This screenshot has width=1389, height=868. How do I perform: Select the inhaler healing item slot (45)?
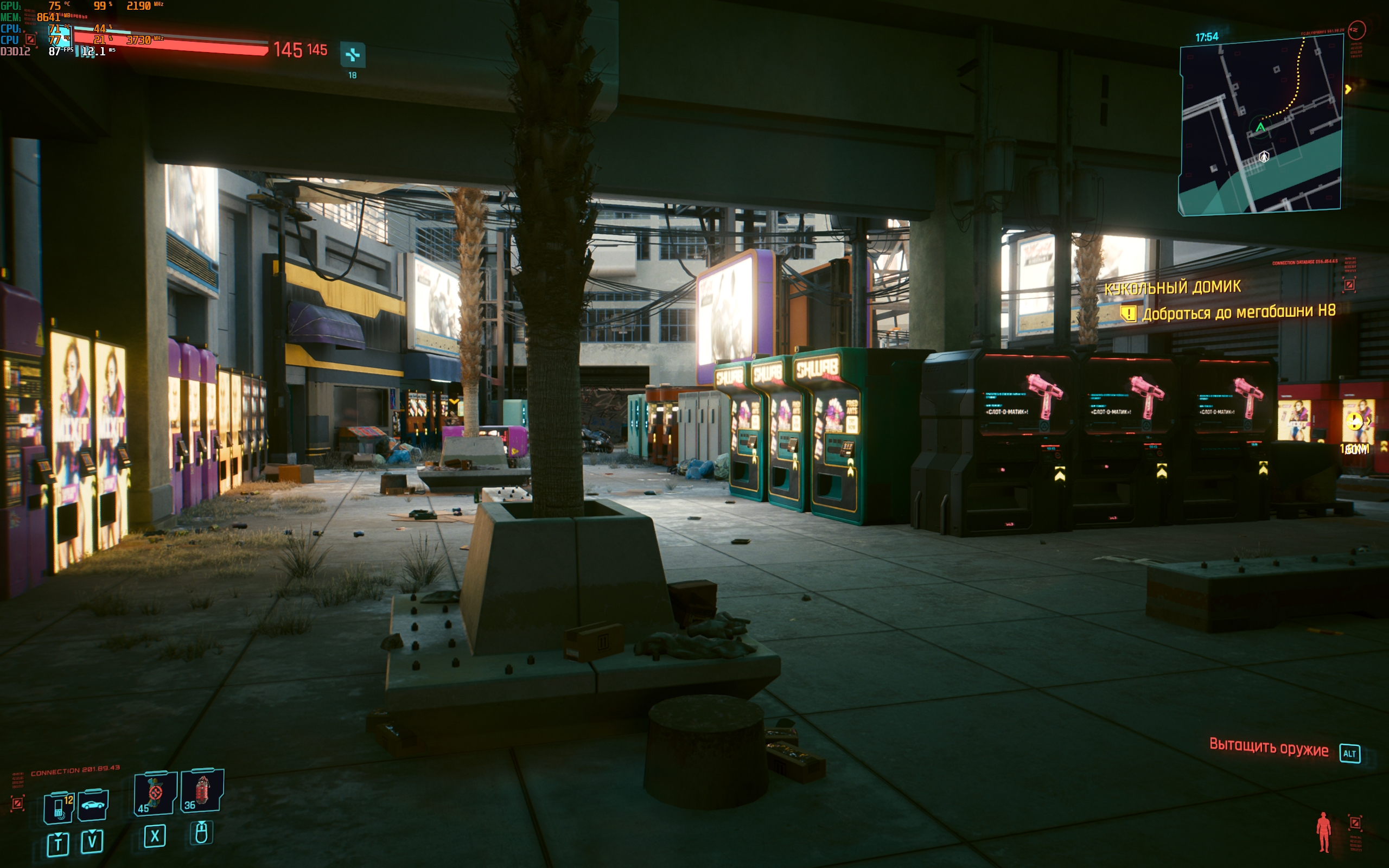coord(155,793)
